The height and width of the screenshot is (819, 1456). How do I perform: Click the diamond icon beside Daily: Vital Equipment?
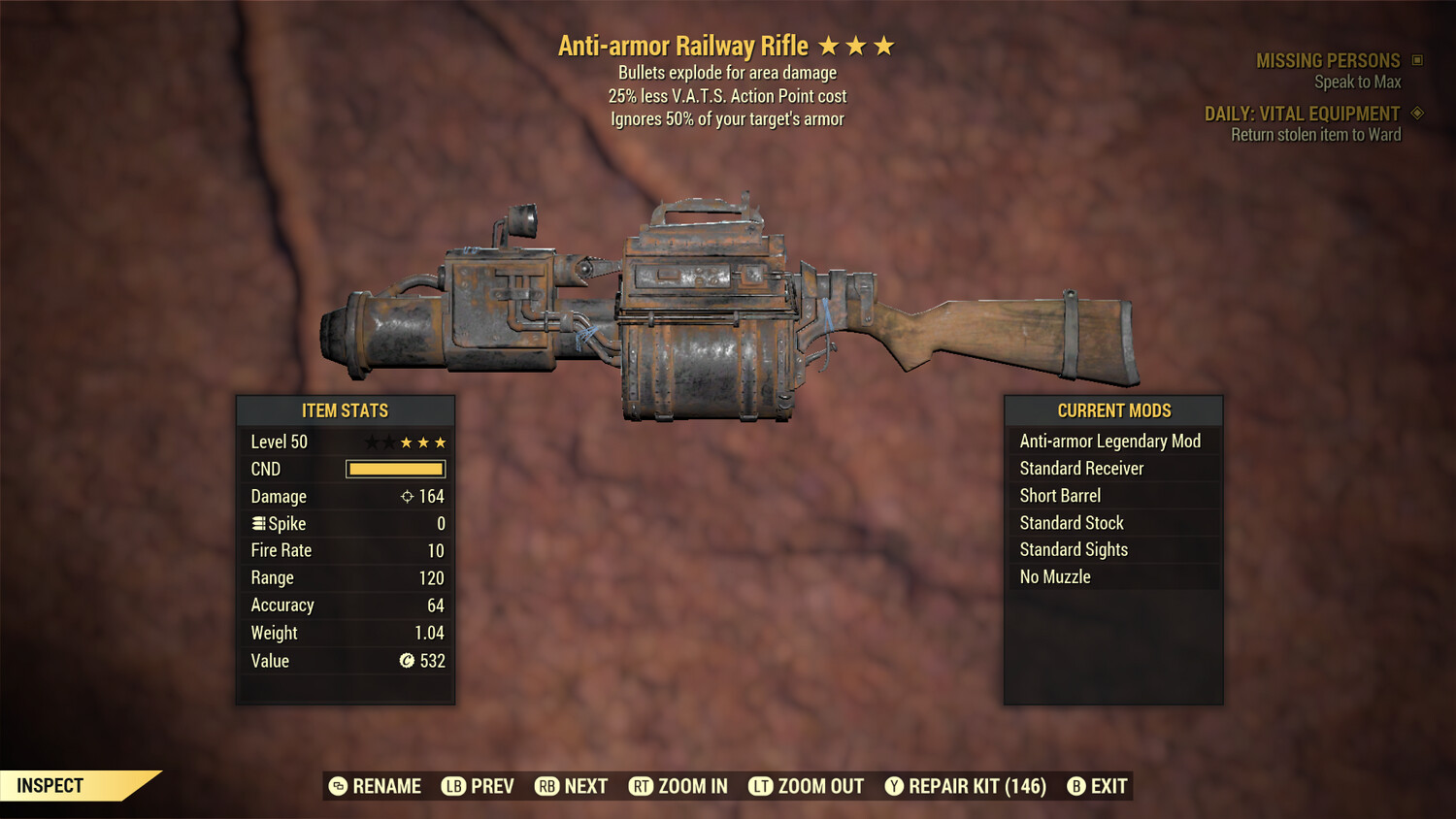[1415, 113]
